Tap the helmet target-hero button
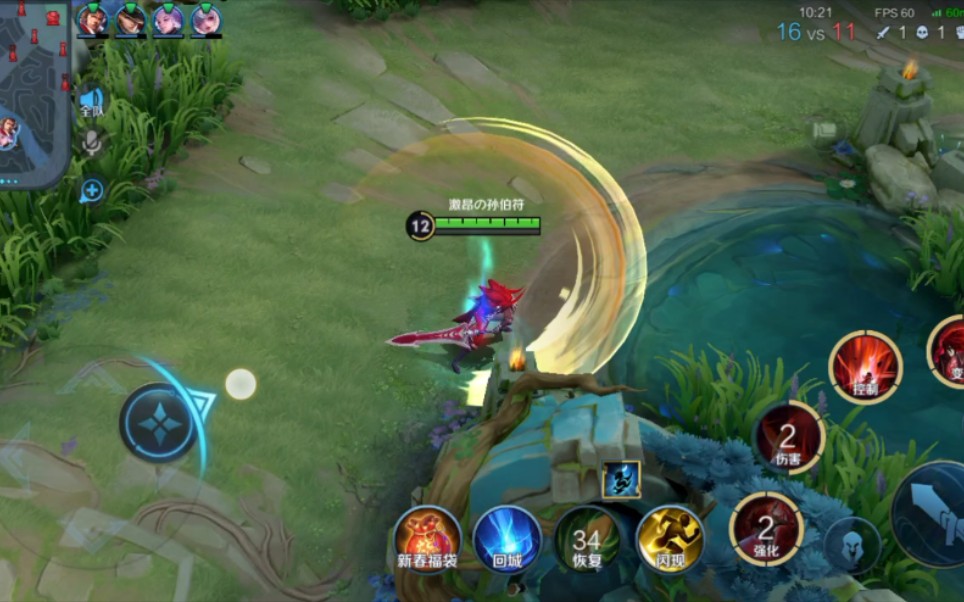This screenshot has width=964, height=602. point(853,545)
